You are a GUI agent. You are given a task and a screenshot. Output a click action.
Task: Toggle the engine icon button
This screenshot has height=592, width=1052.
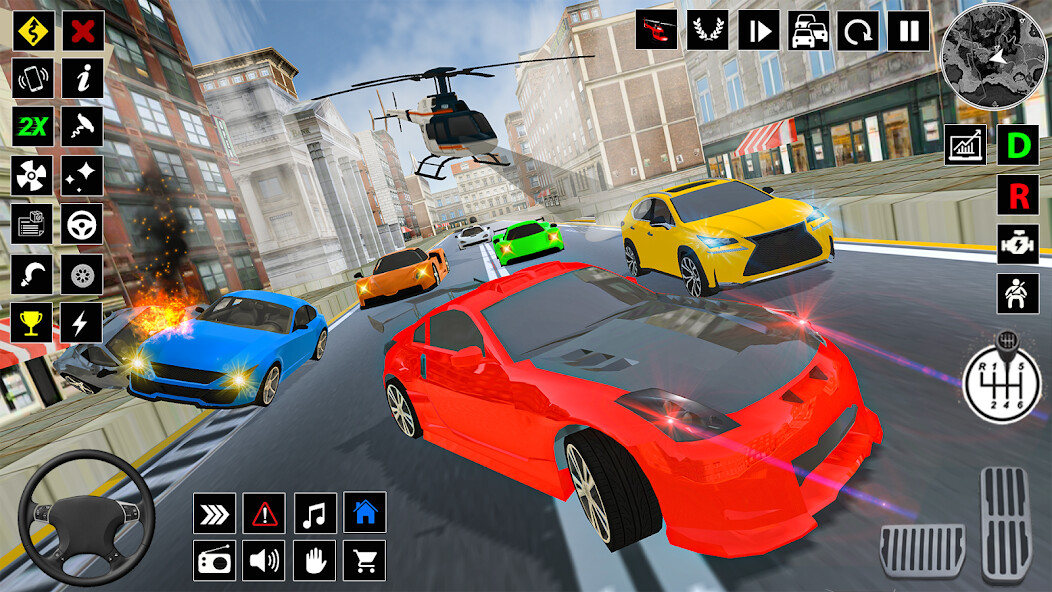(x=1018, y=244)
